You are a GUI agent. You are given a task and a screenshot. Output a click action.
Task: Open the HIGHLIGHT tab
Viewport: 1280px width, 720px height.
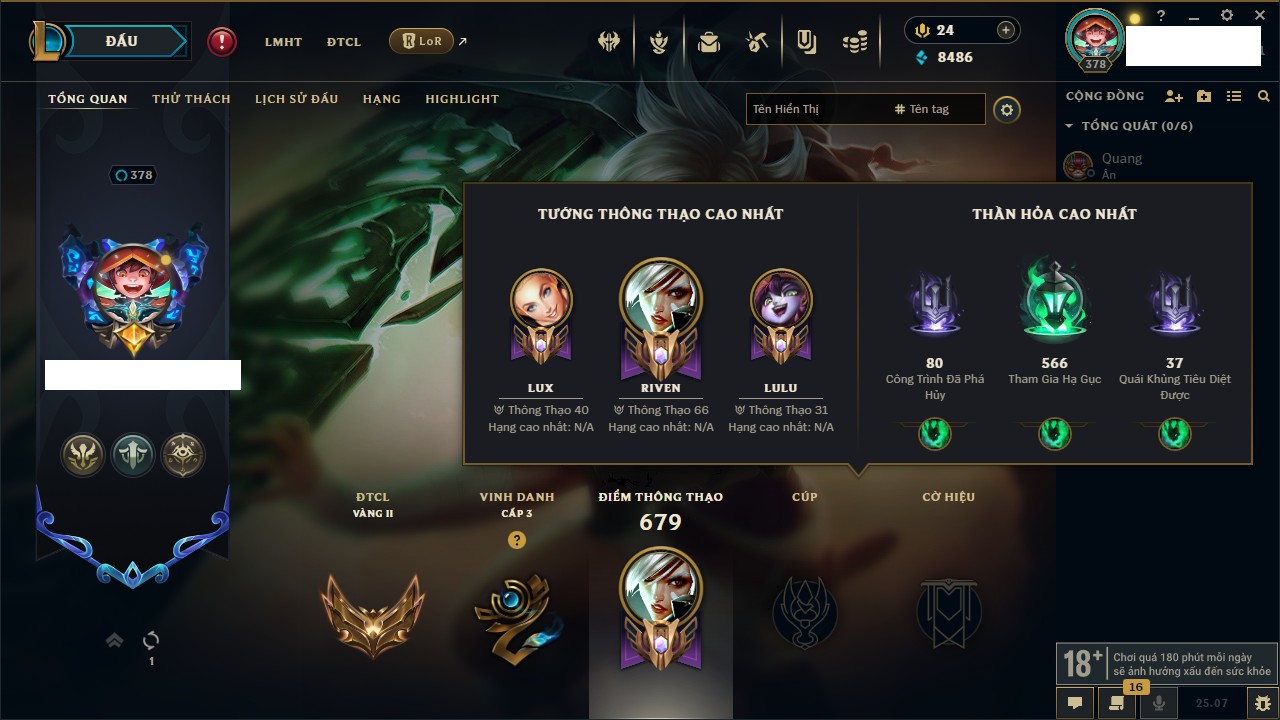461,99
